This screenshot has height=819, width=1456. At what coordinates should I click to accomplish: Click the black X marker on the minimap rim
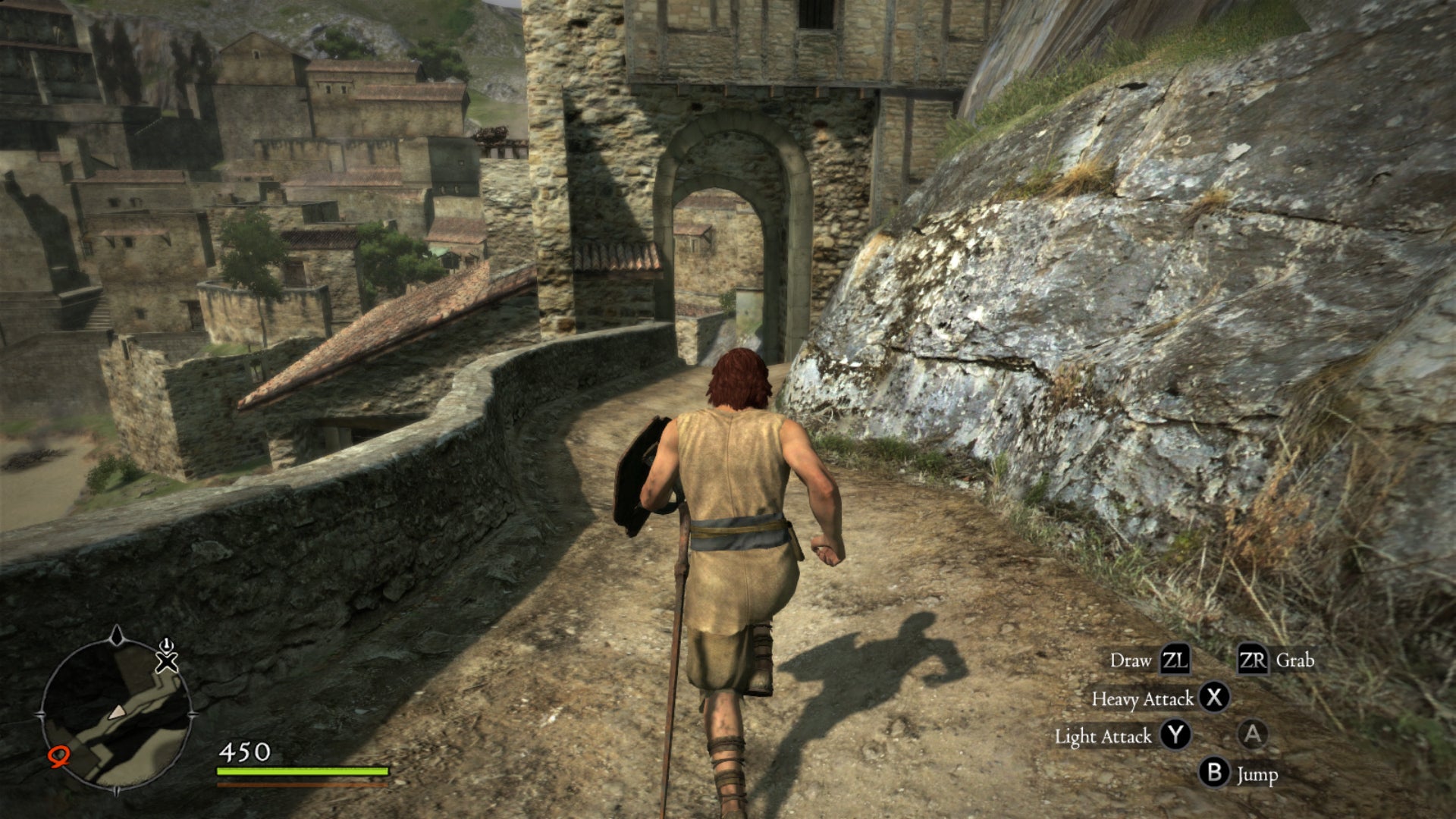(x=167, y=662)
